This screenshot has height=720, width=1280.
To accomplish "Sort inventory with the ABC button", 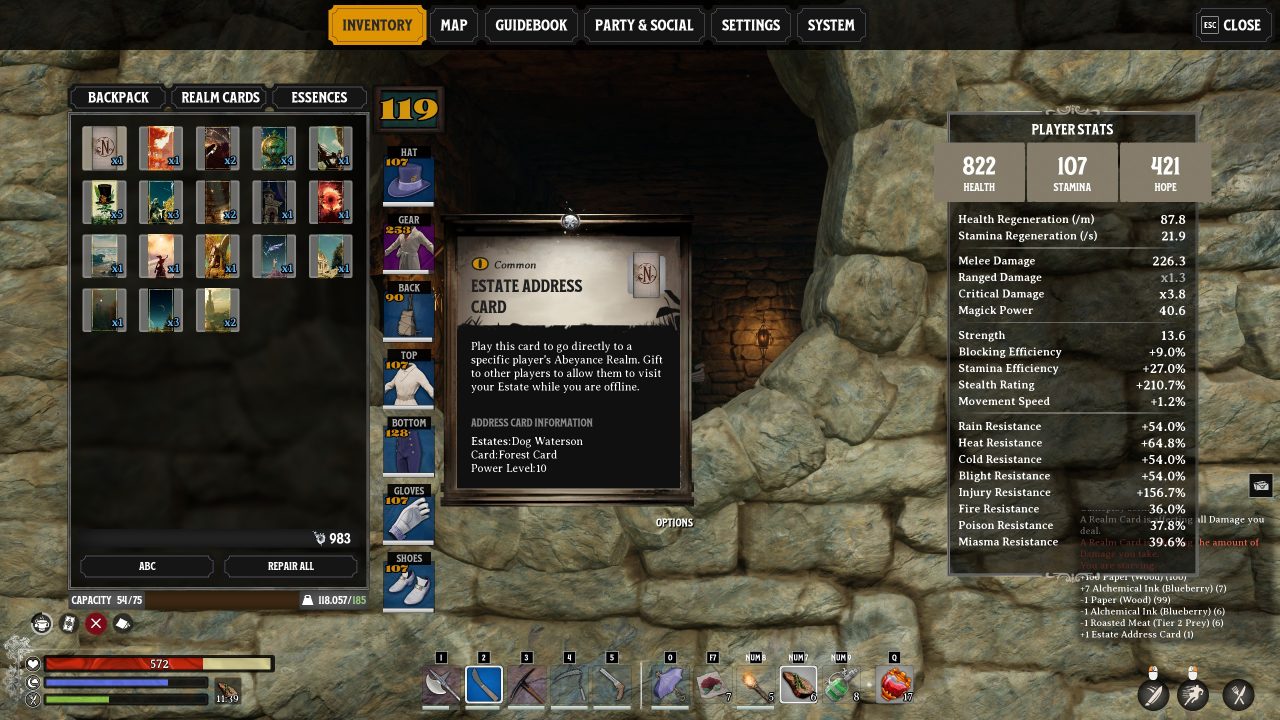I will (x=147, y=566).
